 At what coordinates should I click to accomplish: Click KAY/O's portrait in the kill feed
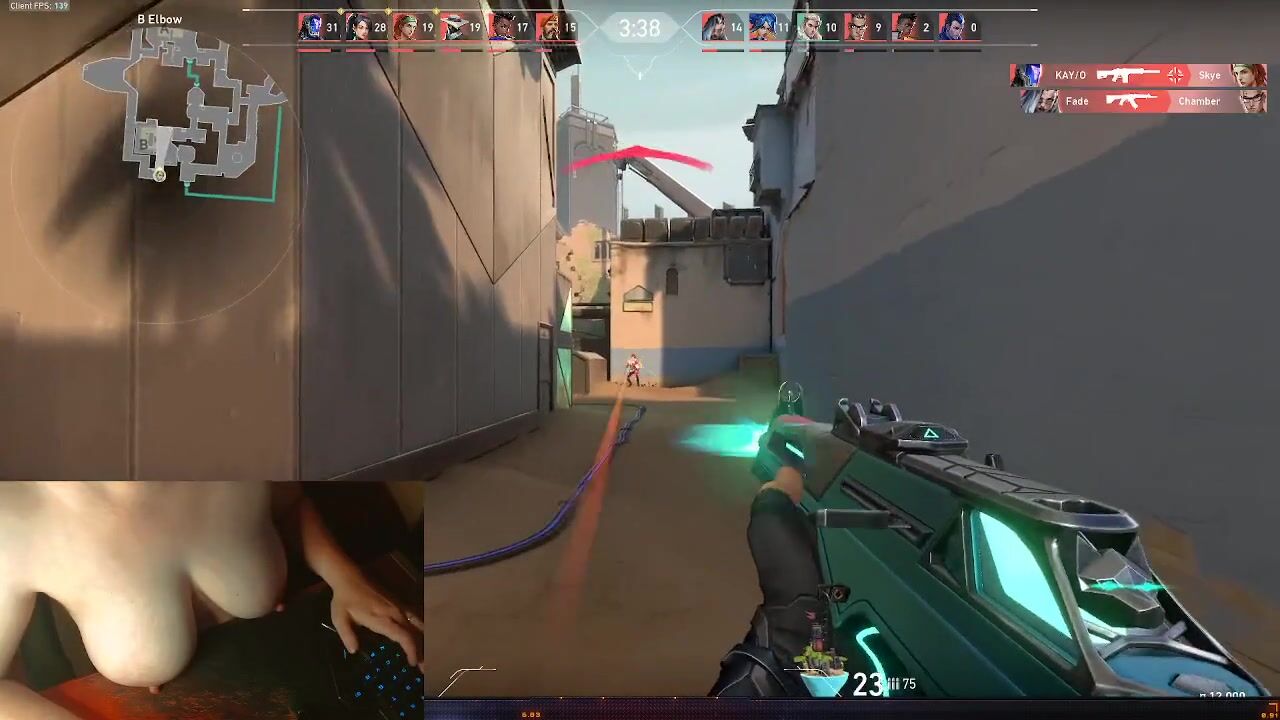coord(1027,75)
